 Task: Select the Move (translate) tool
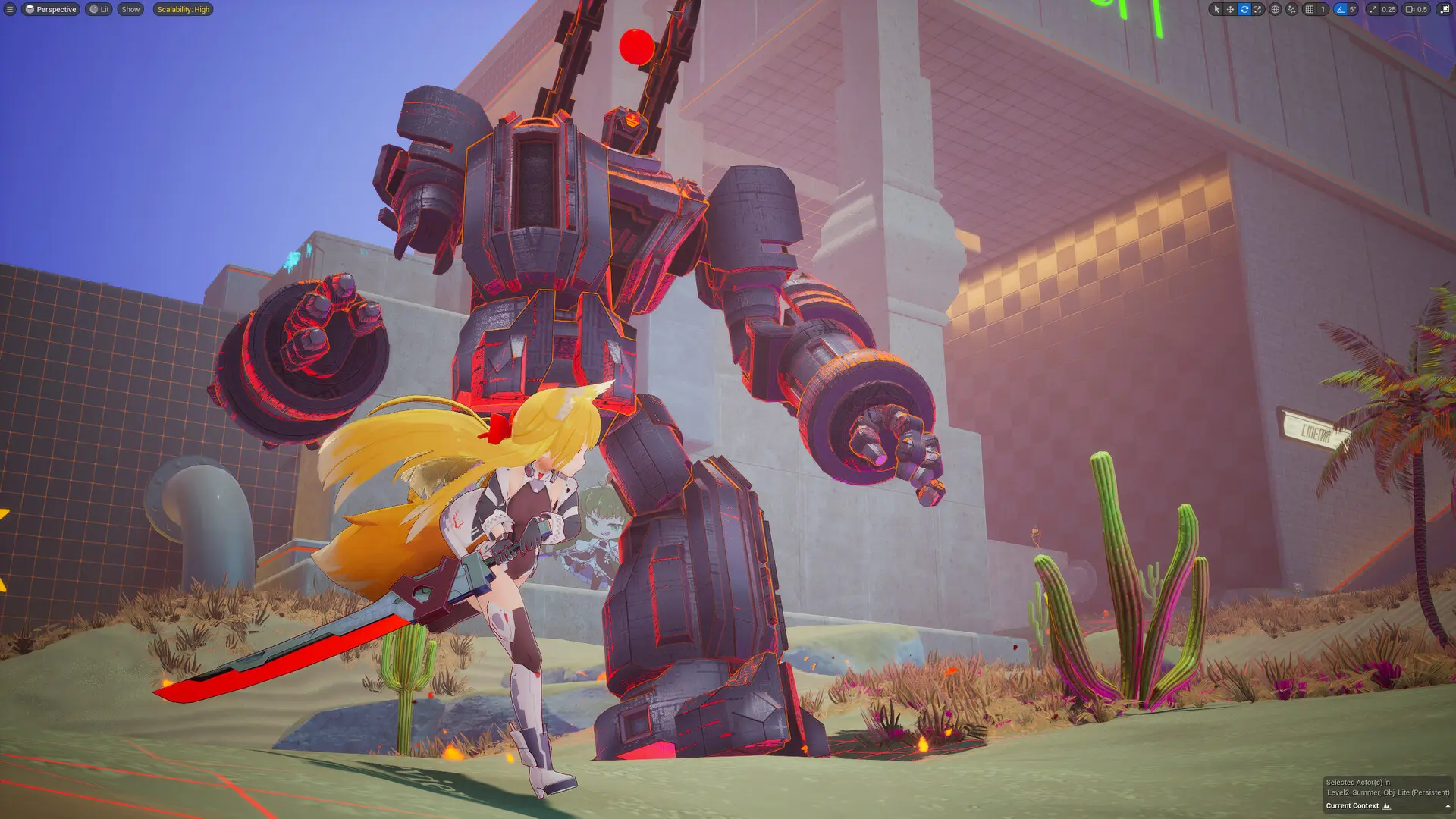[1230, 9]
